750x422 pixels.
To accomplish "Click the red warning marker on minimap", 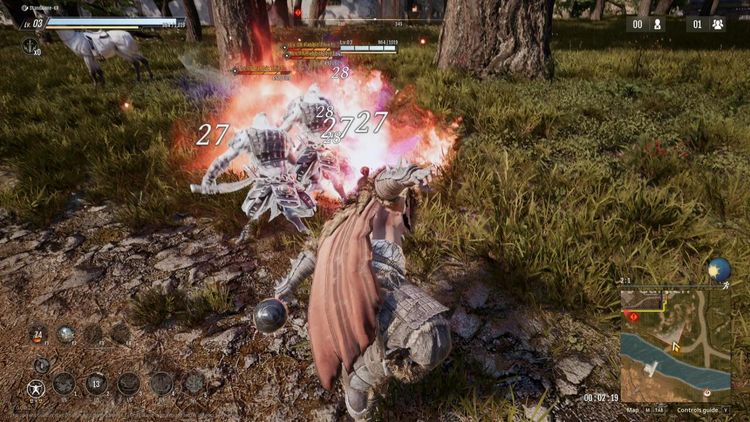I will [632, 316].
